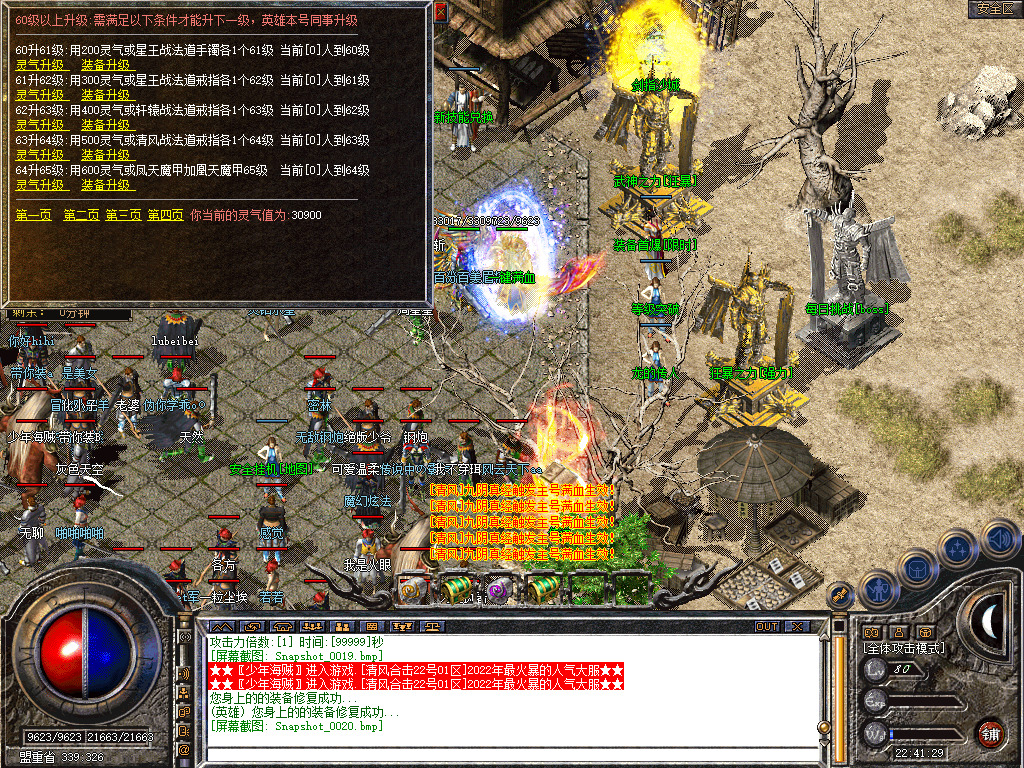Click the satellite icon button
This screenshot has width=1024, height=768.
click(840, 594)
